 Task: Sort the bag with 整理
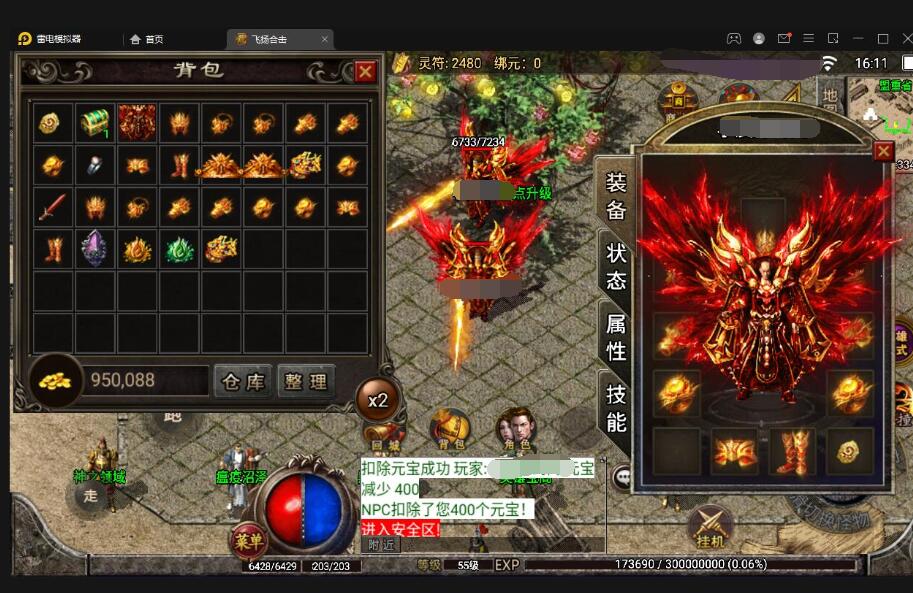point(305,381)
